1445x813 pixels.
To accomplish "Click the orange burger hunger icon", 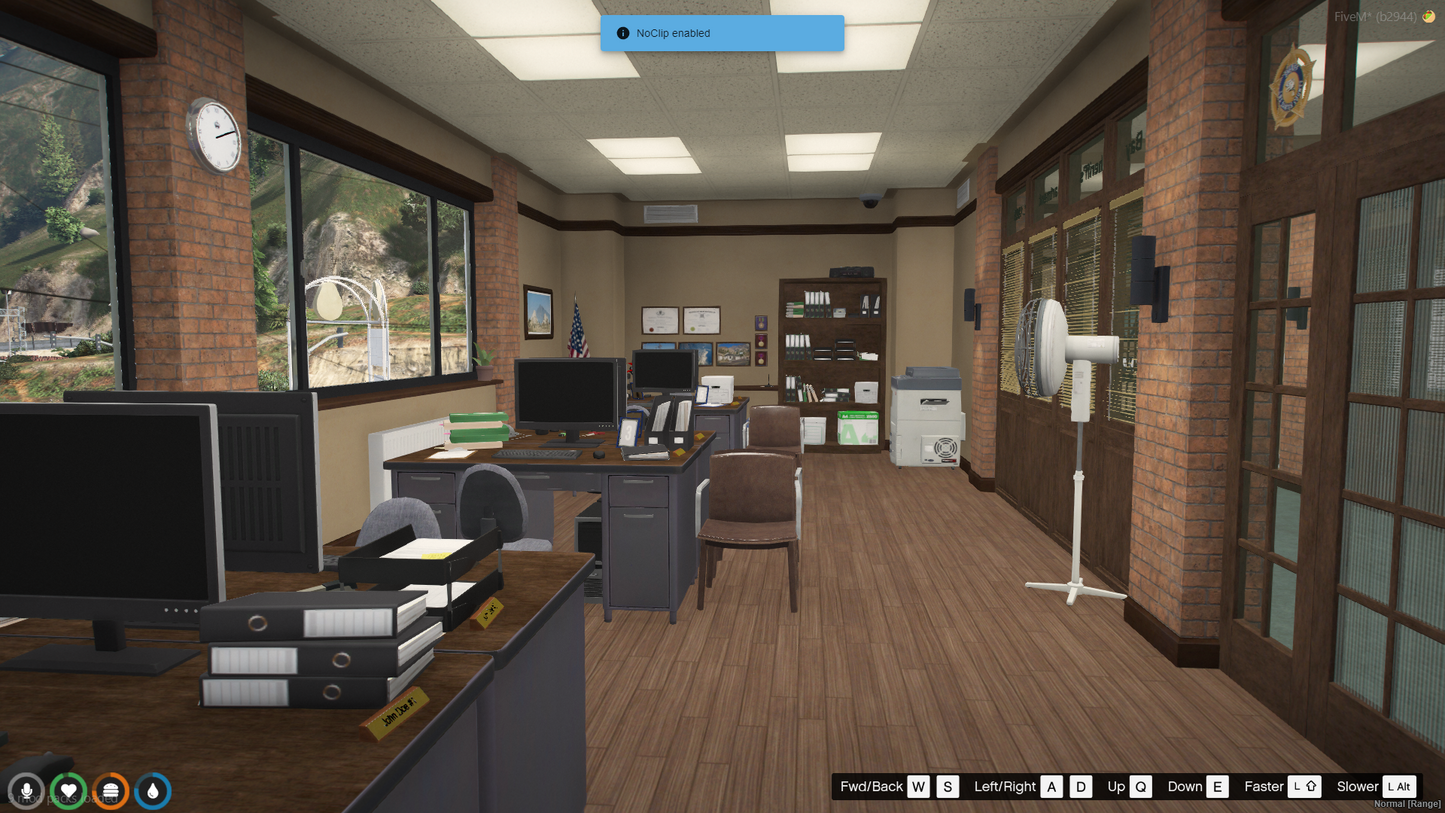I will click(x=110, y=791).
